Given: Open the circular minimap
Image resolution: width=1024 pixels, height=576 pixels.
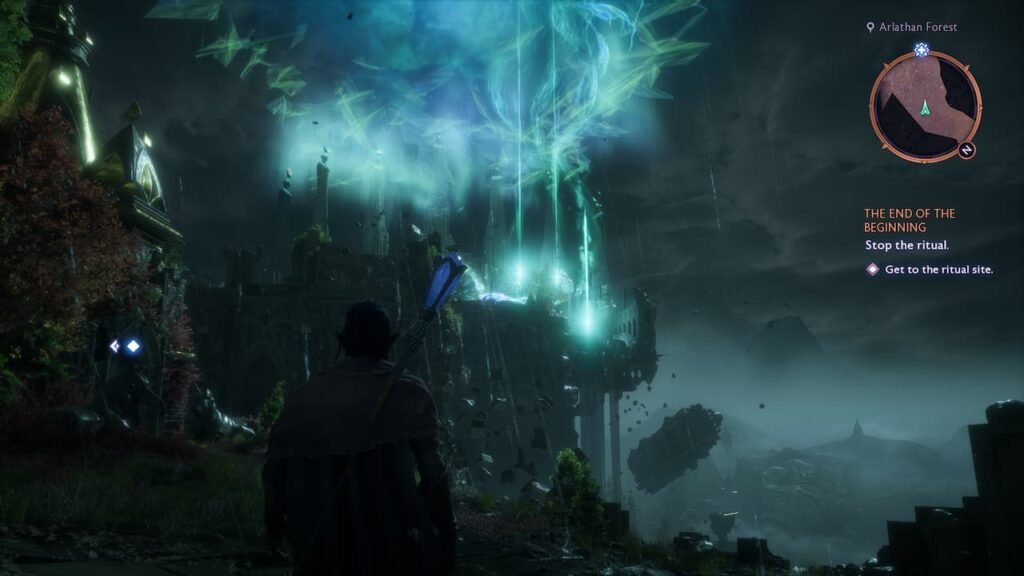Looking at the screenshot, I should pos(925,106).
